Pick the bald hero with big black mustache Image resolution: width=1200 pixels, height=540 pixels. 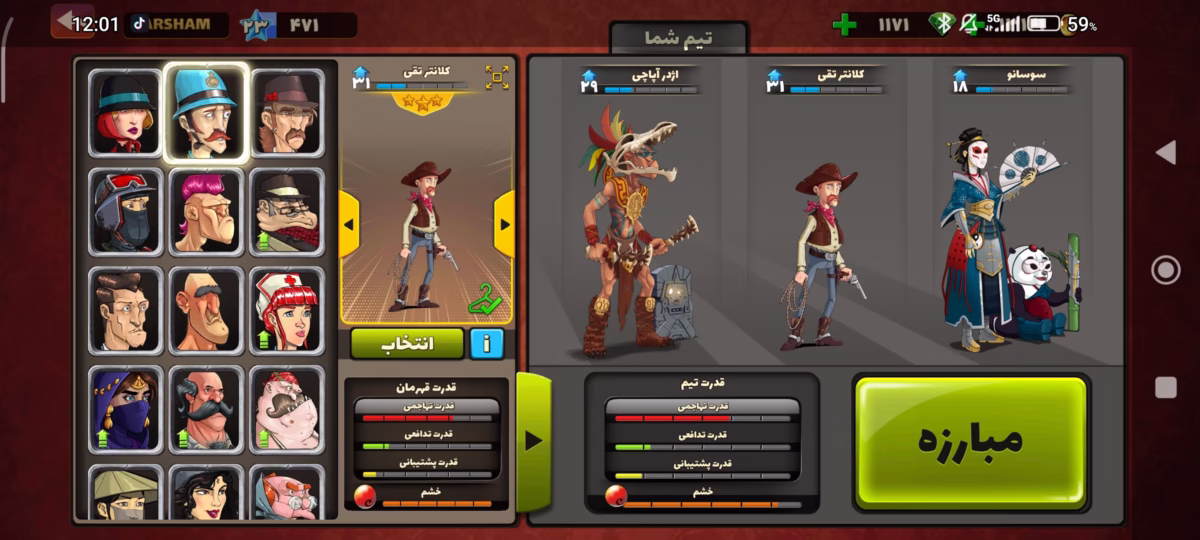(x=205, y=409)
